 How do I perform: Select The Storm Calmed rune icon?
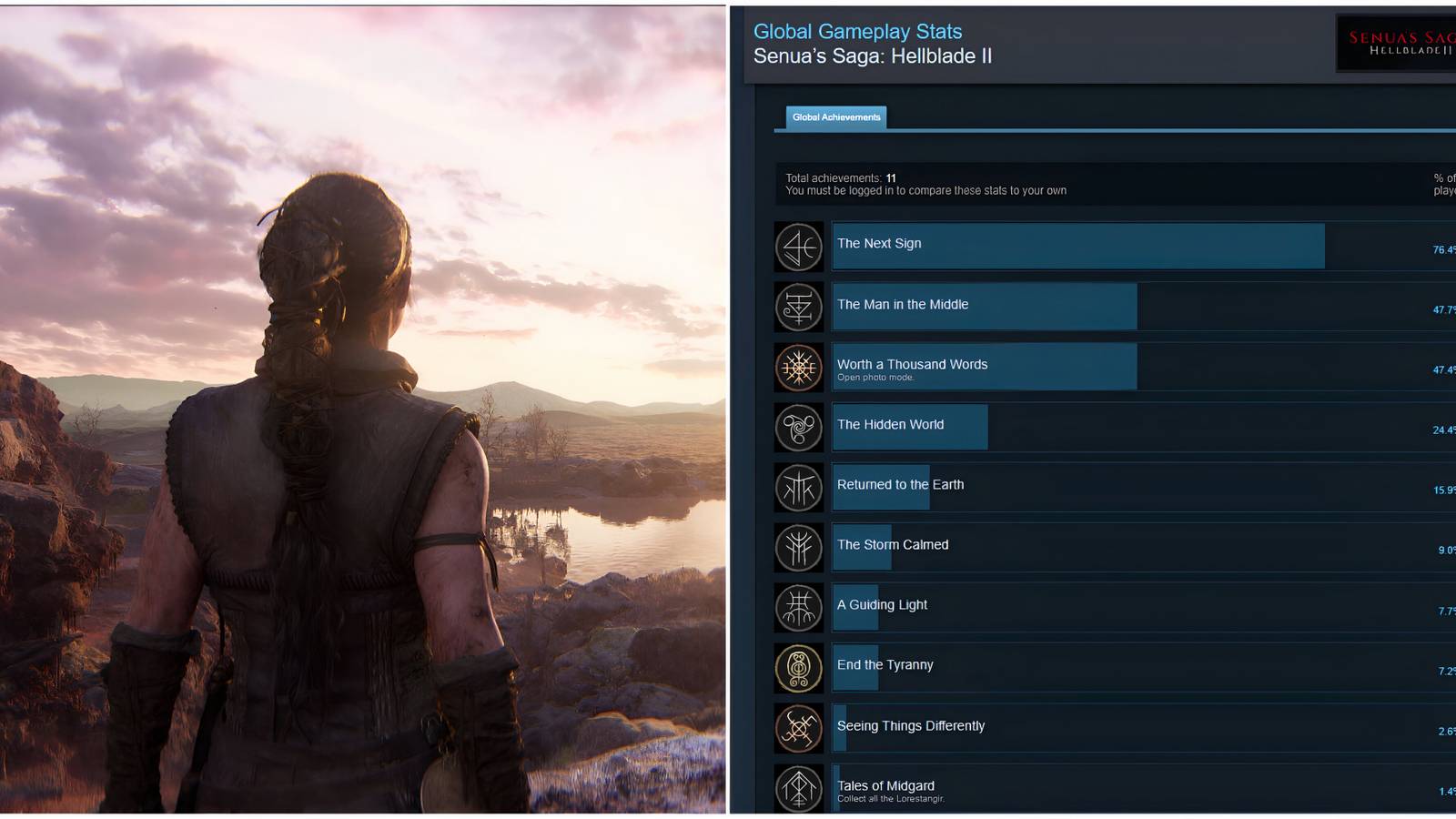[798, 547]
